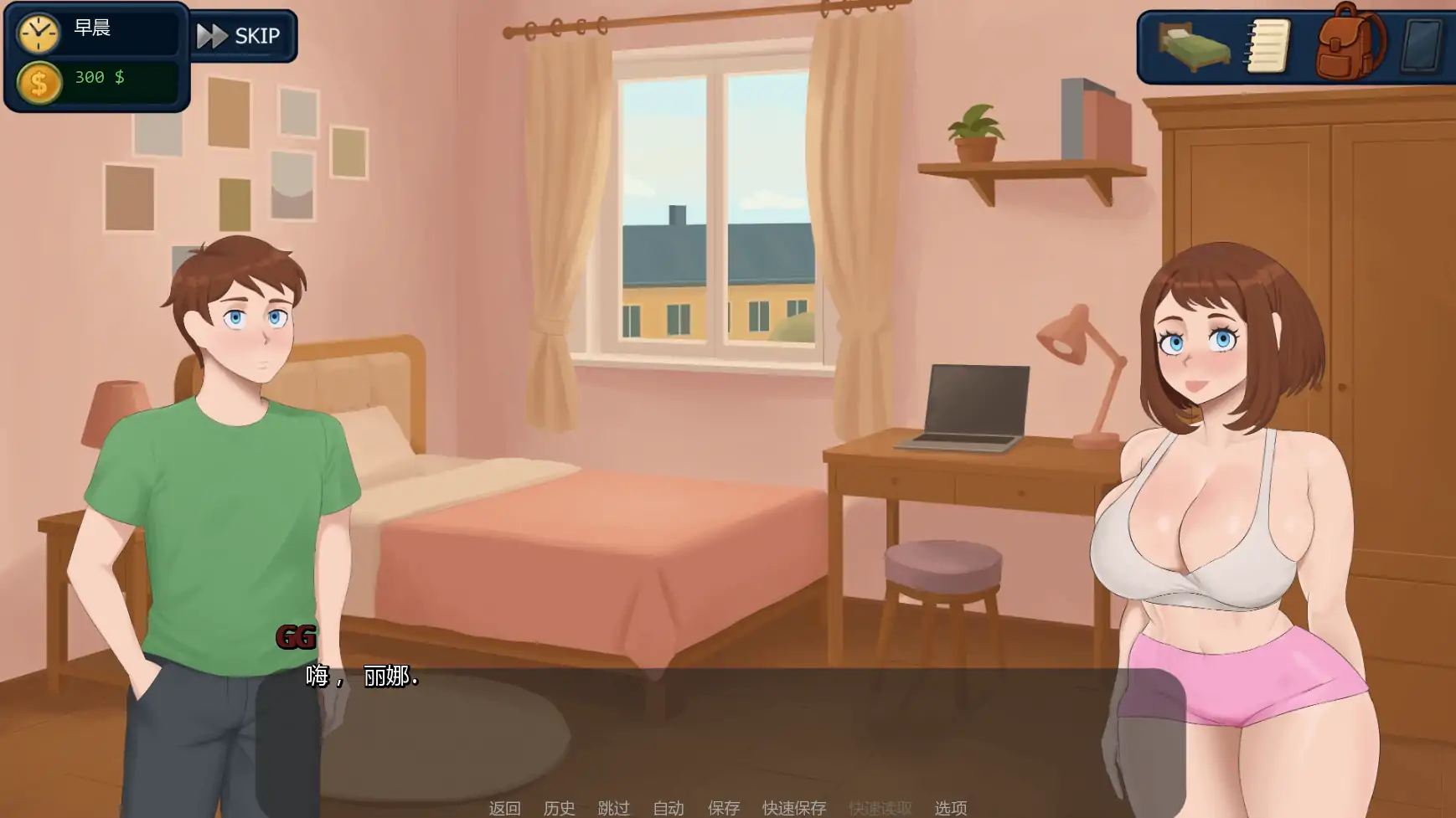Use 快速读取 quick load

[881, 807]
